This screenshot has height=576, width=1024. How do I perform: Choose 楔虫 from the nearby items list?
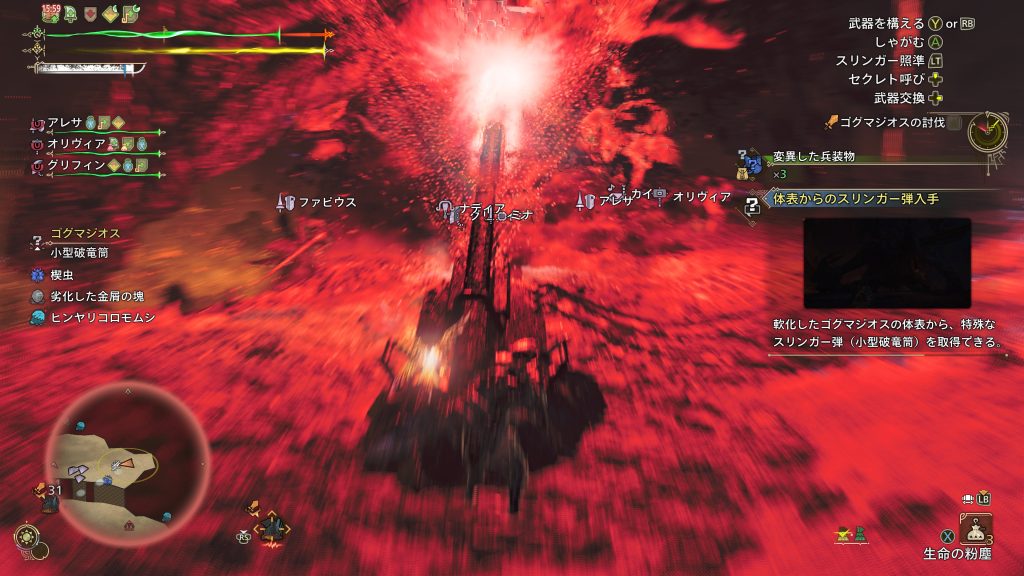[65, 273]
